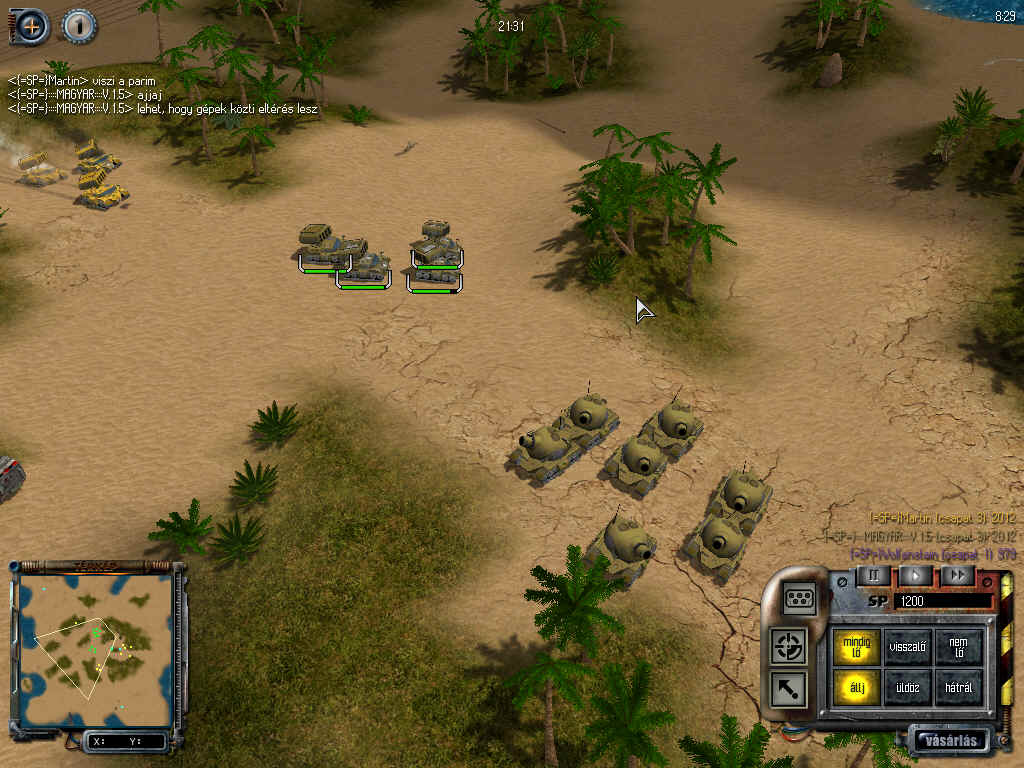Set game speed to normal play
This screenshot has height=768, width=1024.
point(915,576)
